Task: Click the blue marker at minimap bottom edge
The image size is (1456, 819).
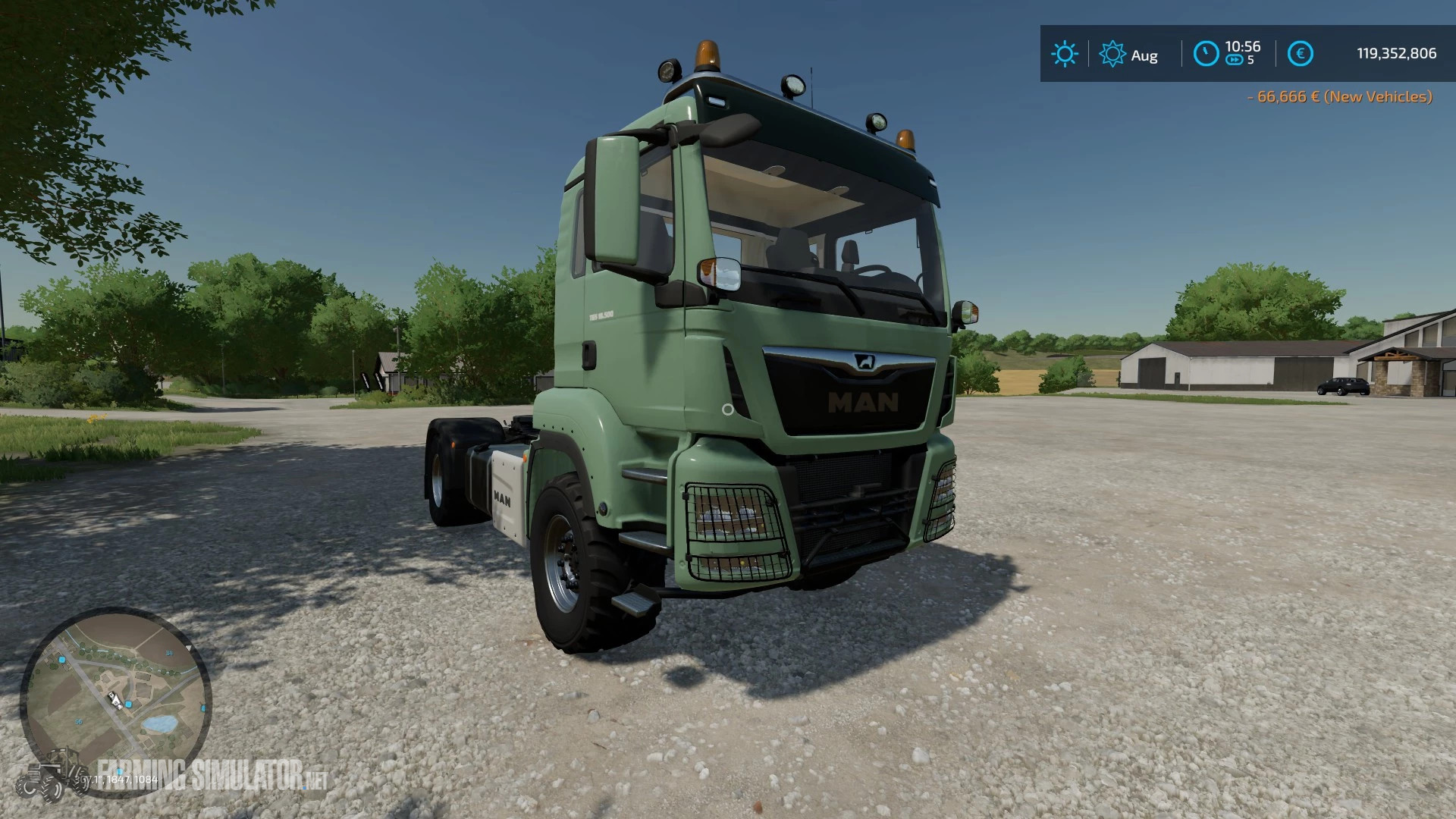Action: pos(120,773)
